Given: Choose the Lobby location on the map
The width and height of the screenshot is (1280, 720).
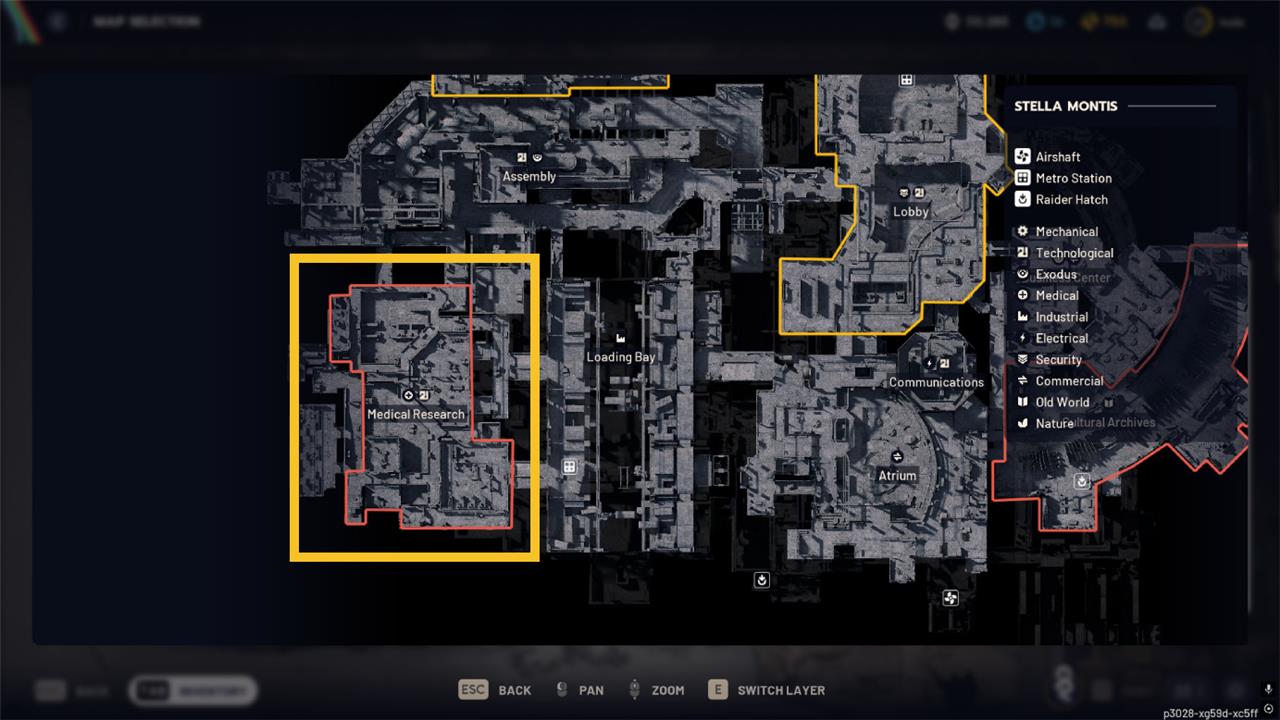Looking at the screenshot, I should pos(911,212).
